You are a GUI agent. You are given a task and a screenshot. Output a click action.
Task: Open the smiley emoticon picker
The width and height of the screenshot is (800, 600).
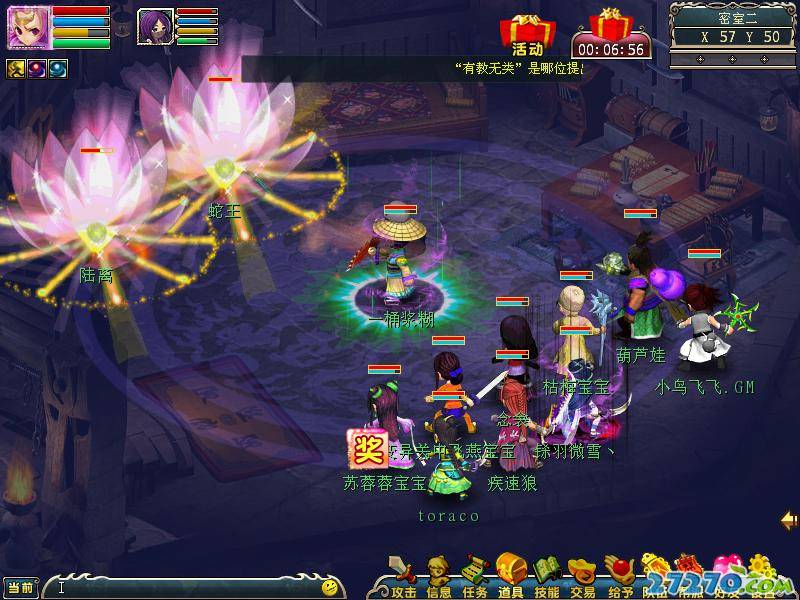(x=330, y=587)
